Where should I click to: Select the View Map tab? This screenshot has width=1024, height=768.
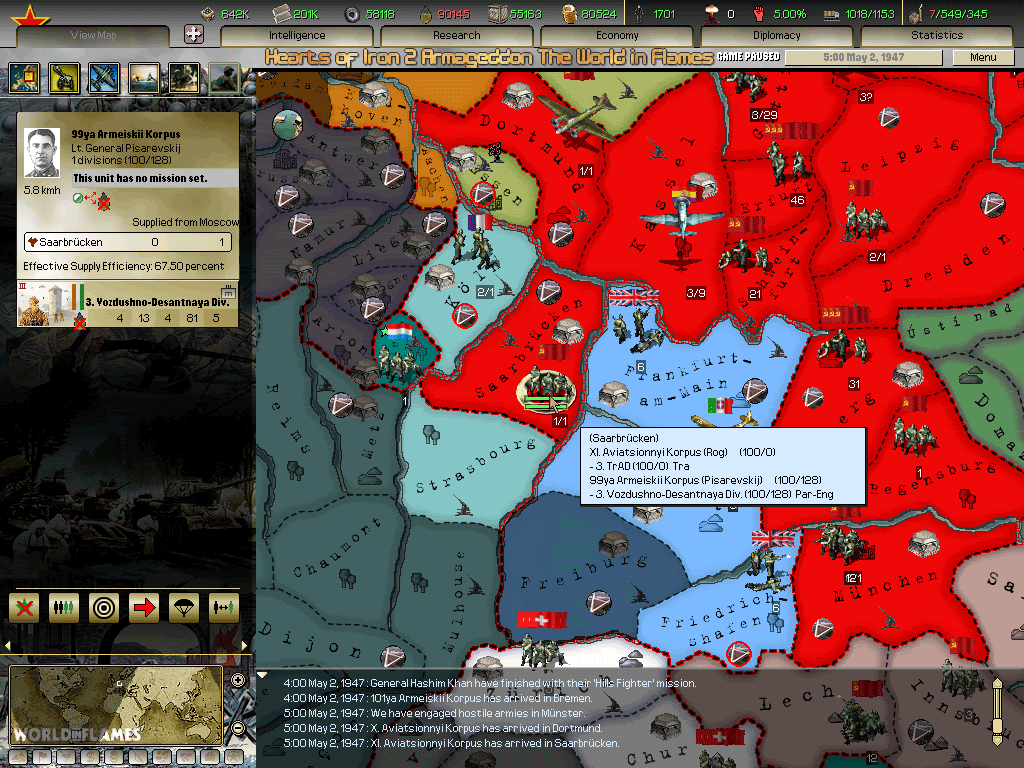pyautogui.click(x=97, y=36)
